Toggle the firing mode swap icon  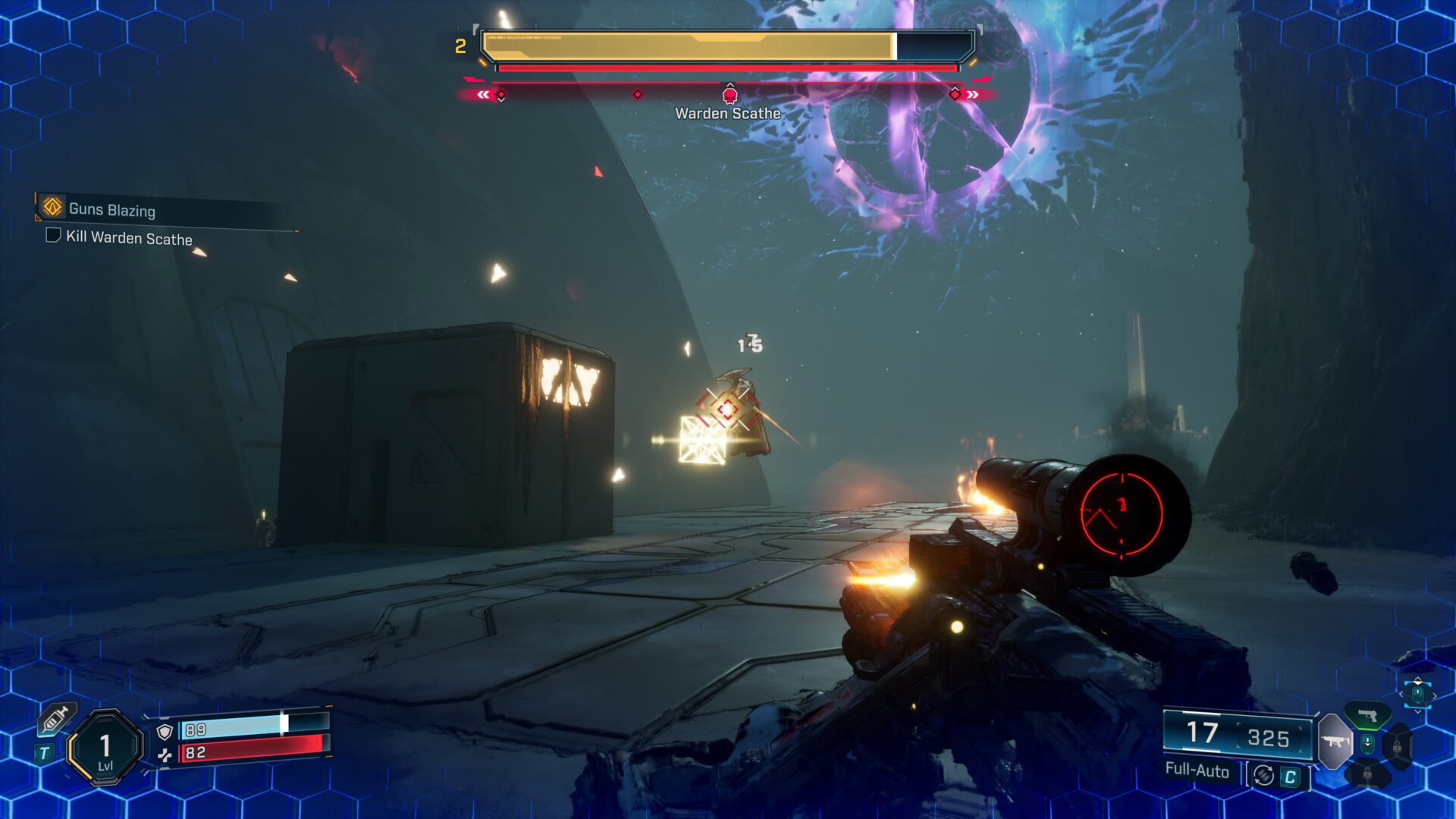[1263, 775]
